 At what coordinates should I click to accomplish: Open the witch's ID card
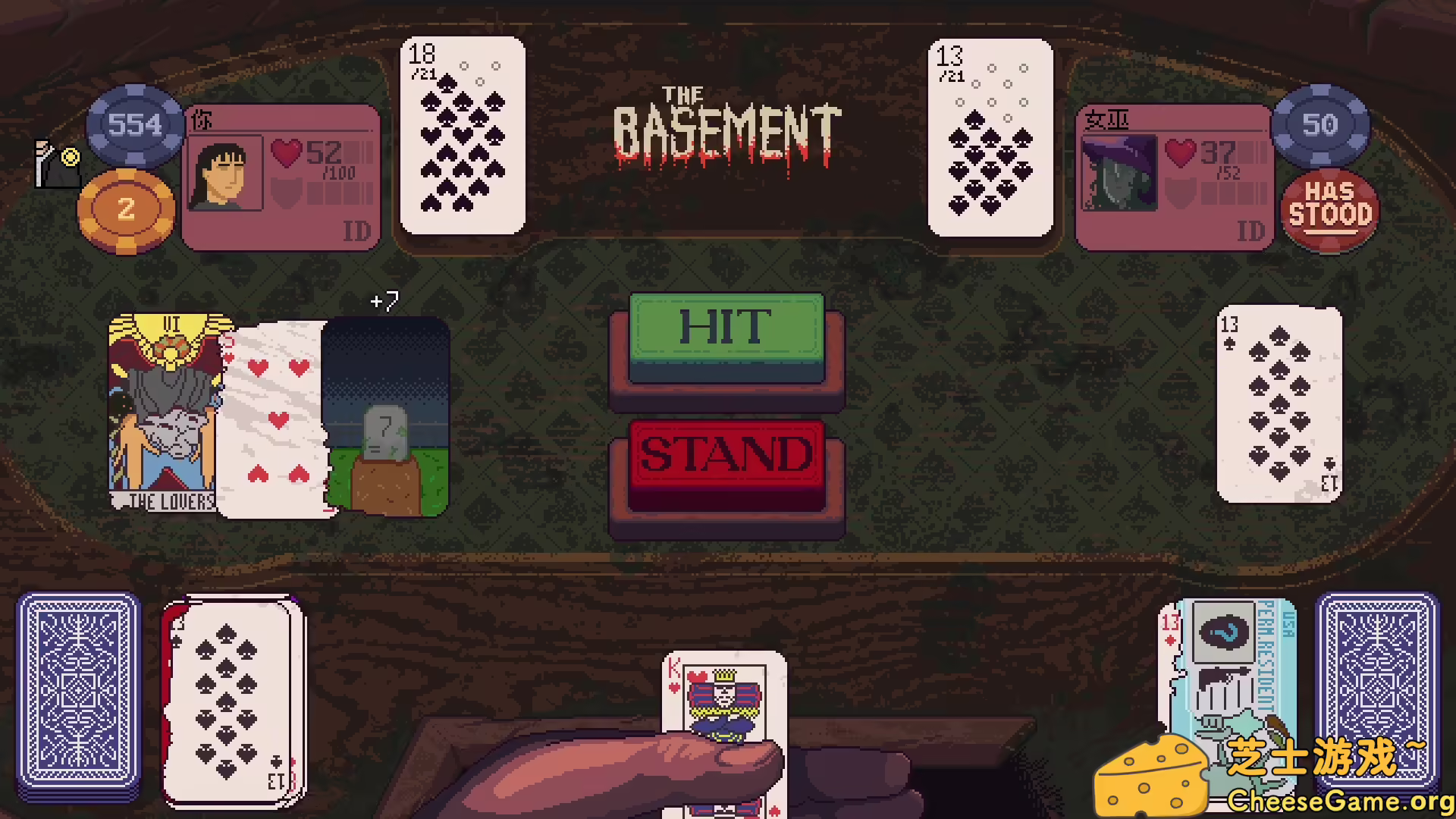pos(1253,231)
